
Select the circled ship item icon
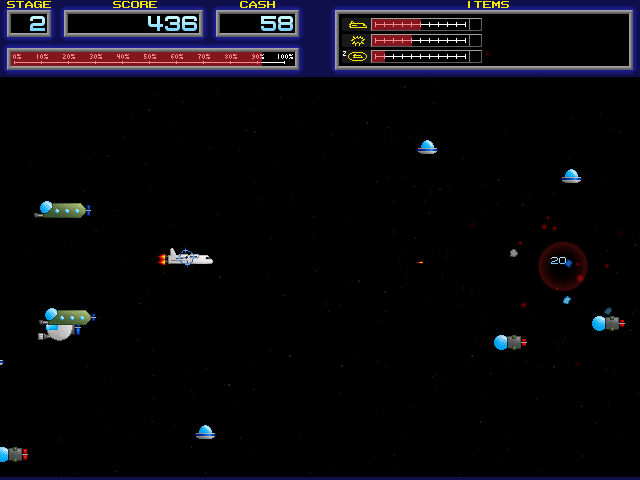click(x=357, y=57)
